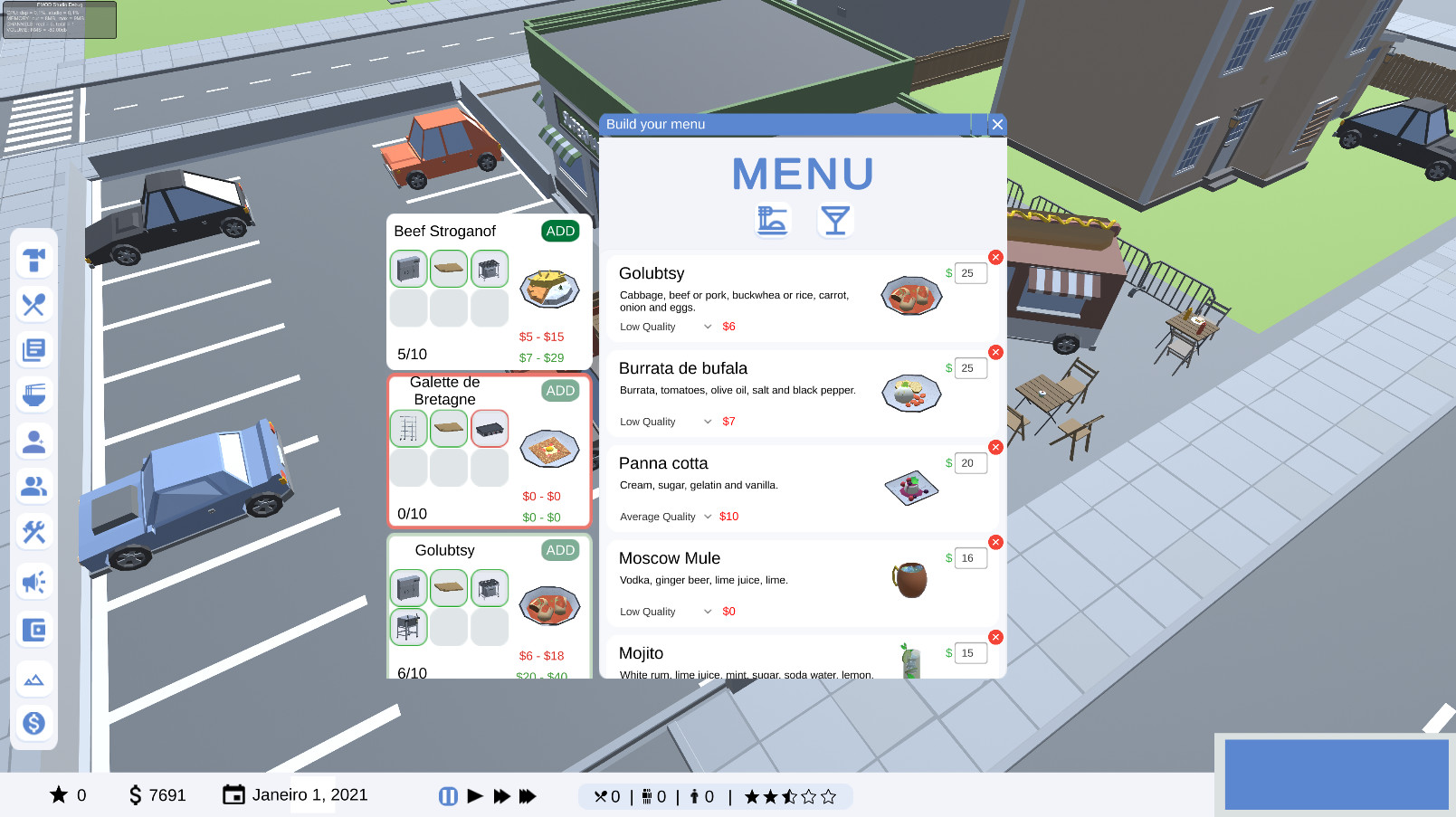
Task: Edit the Mojito price input field
Action: pos(969,652)
